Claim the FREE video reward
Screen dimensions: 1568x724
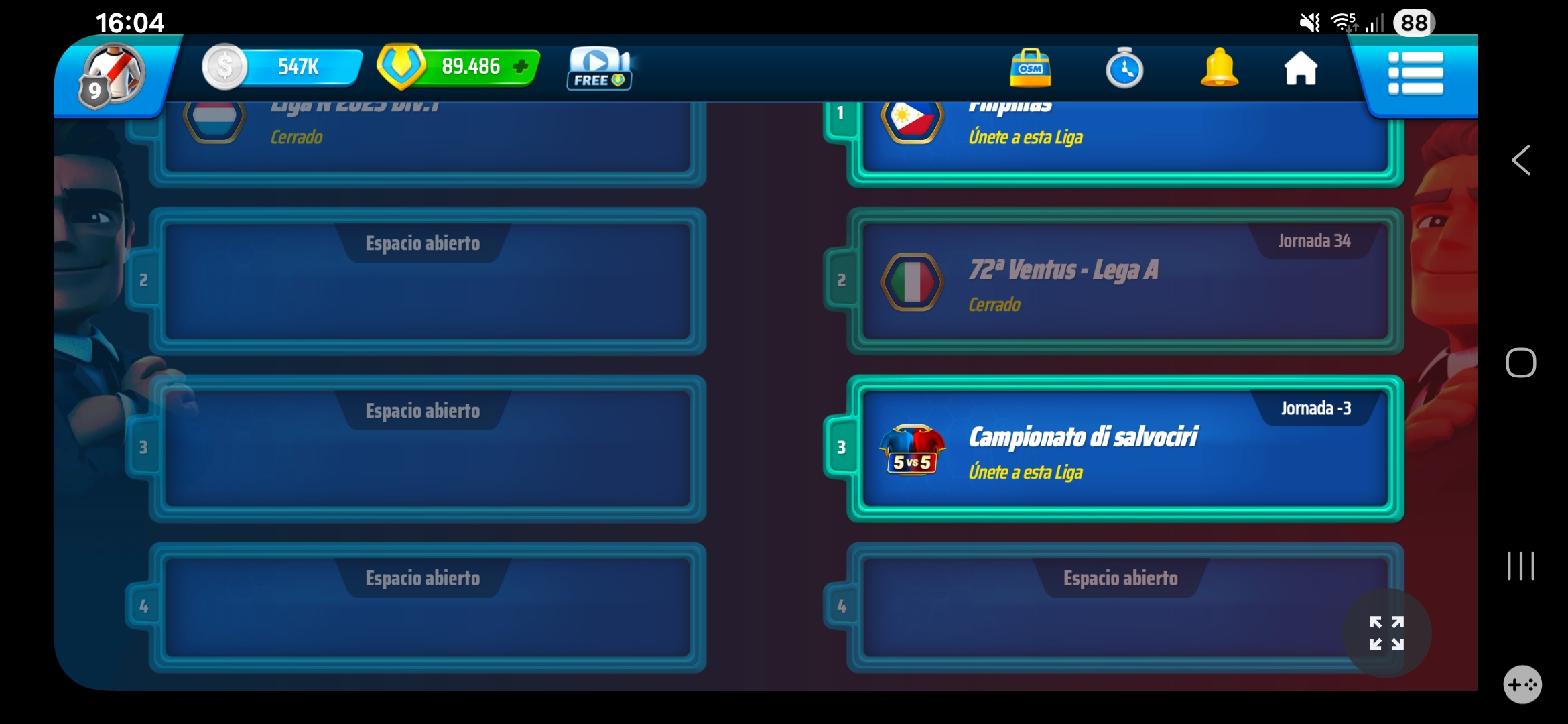598,68
